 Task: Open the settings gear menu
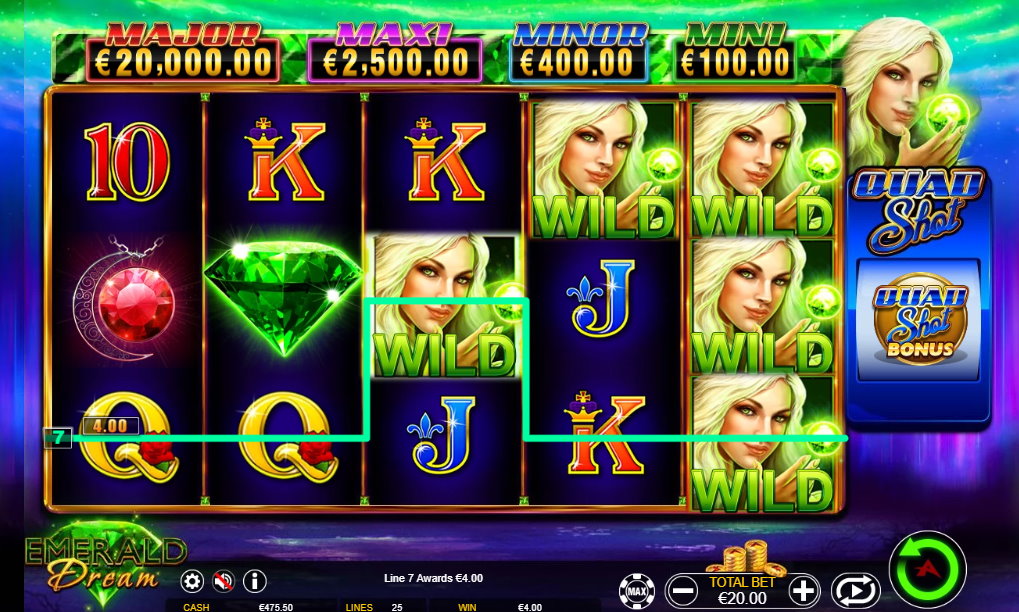(191, 580)
